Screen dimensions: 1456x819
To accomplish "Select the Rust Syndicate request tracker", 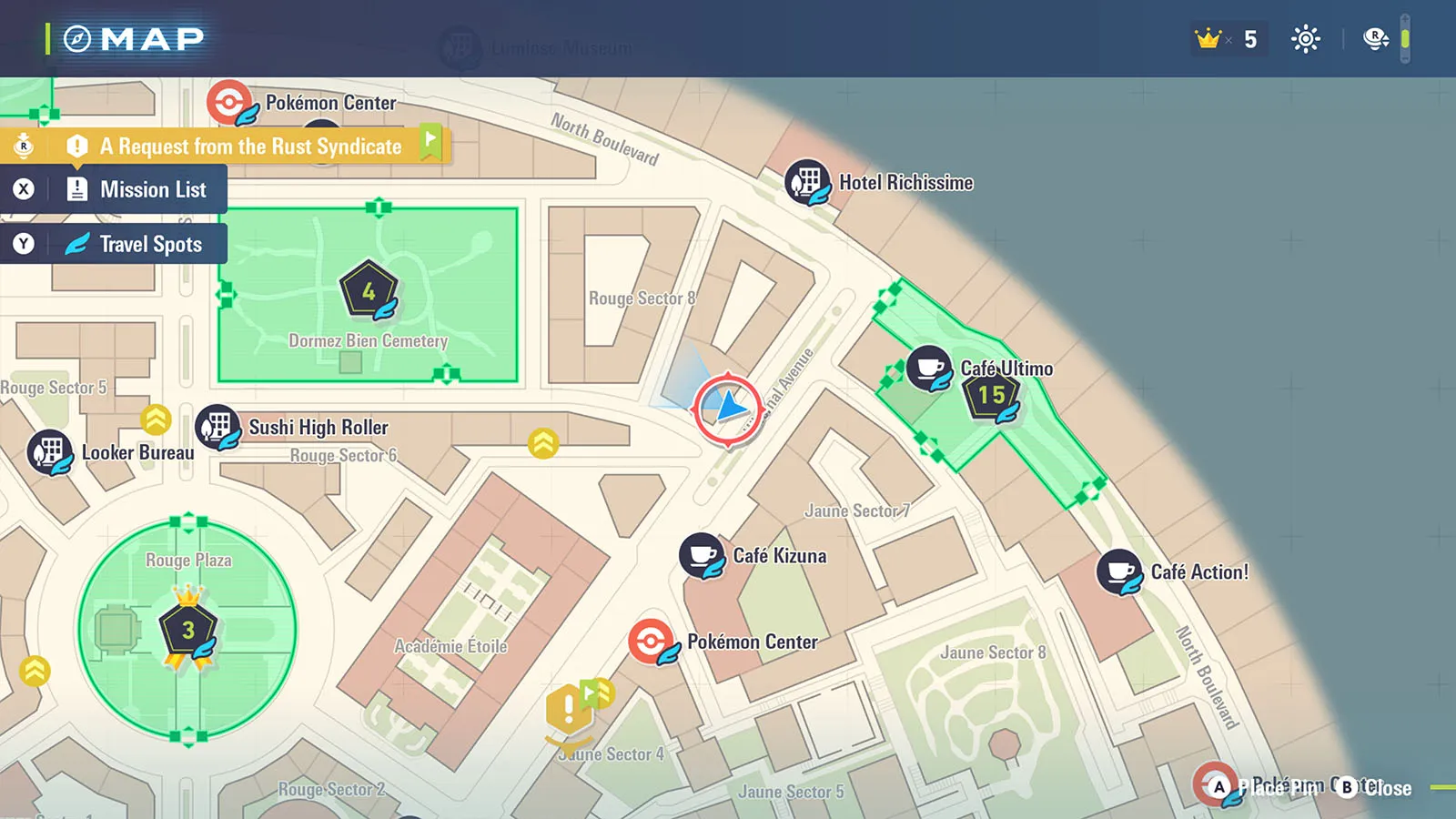I will [x=250, y=147].
